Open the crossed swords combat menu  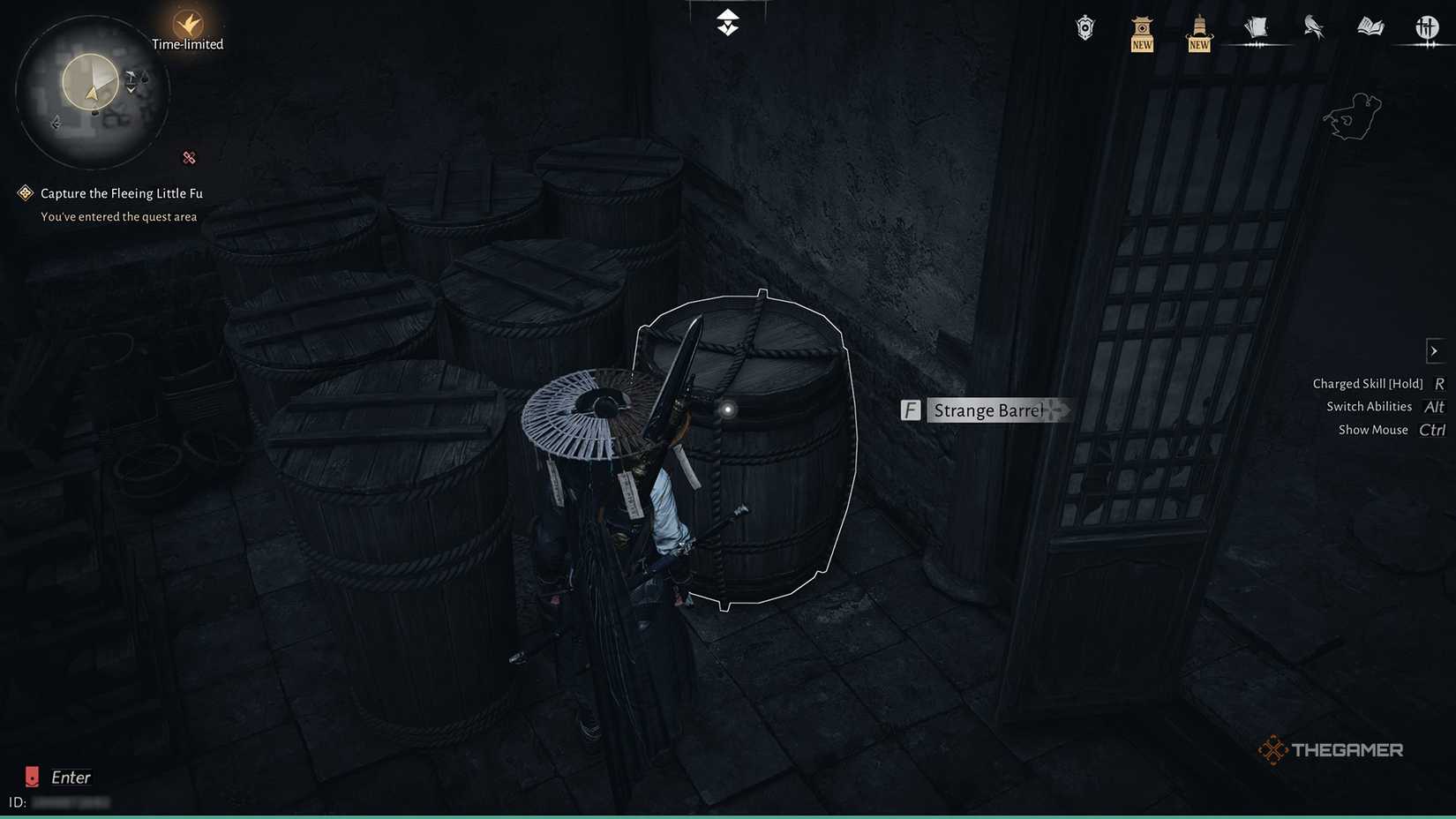click(x=1426, y=27)
